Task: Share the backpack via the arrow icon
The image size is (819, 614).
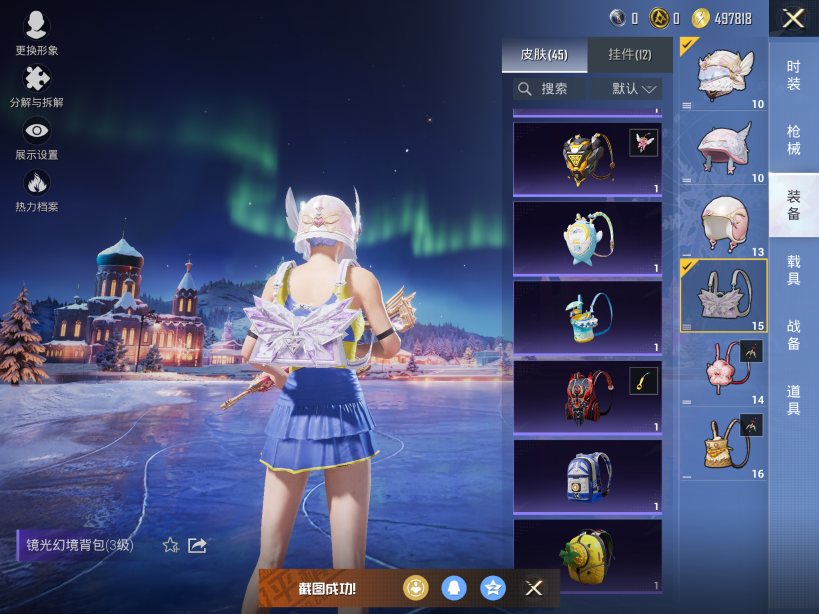Action: point(197,545)
